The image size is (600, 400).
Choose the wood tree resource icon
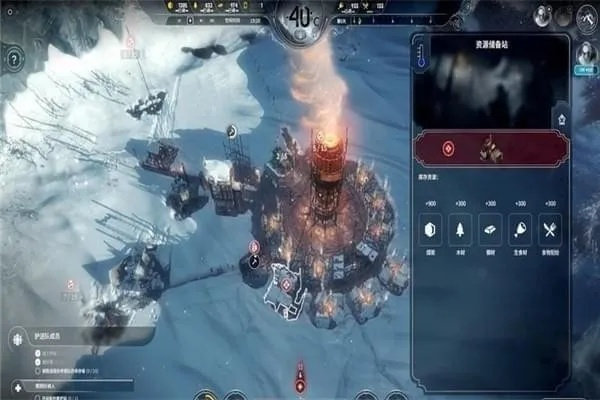460,229
